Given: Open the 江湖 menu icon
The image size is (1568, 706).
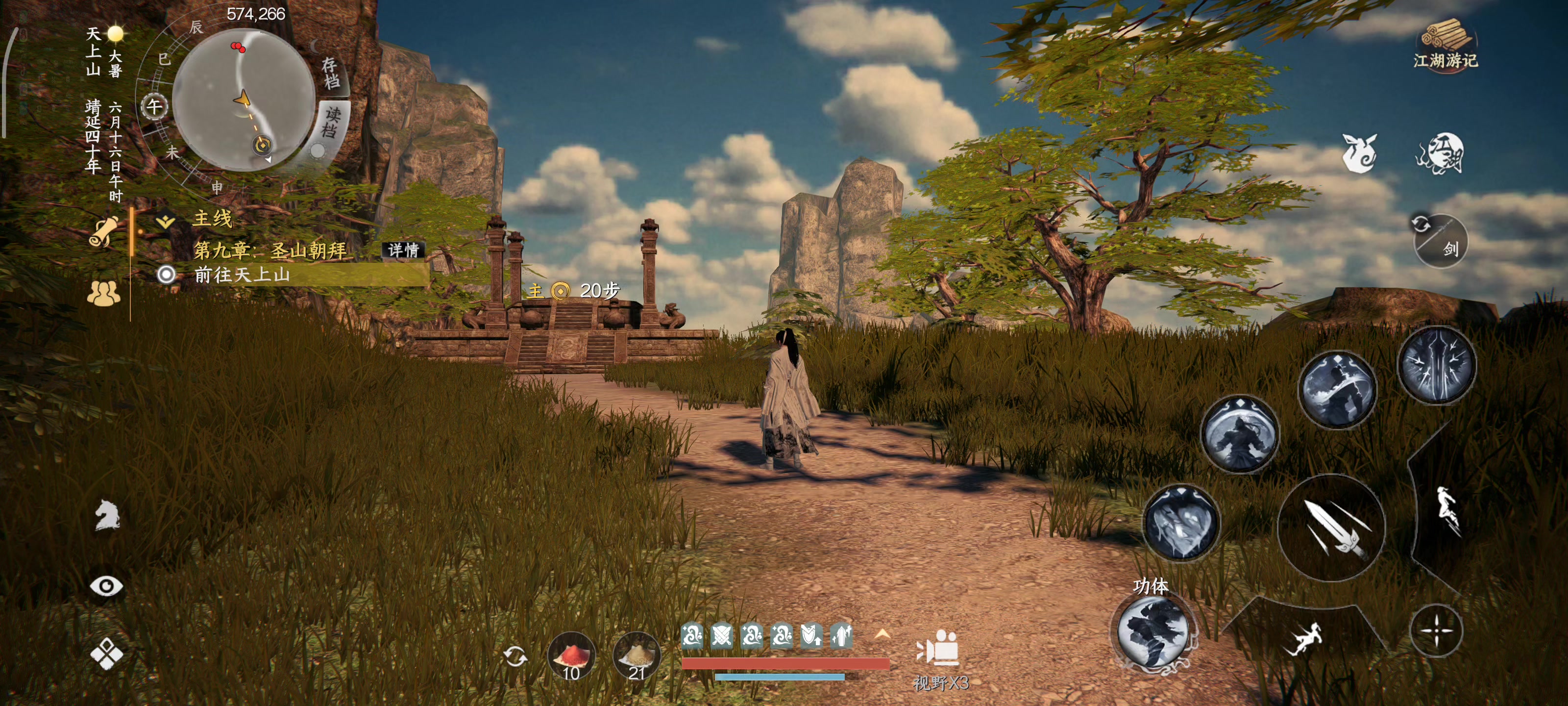Looking at the screenshot, I should [x=1440, y=152].
